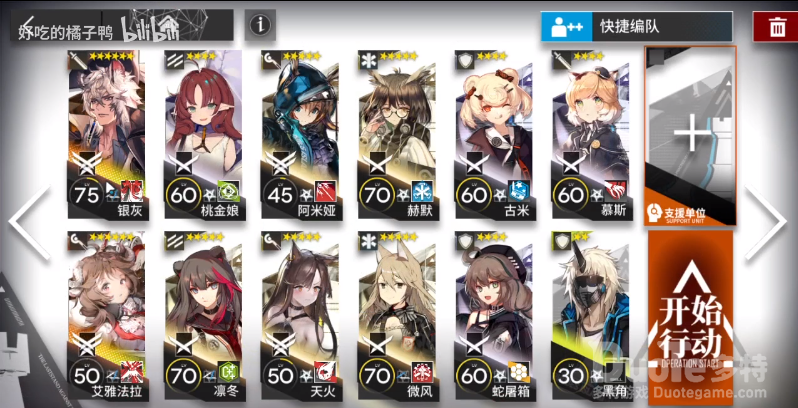Choose the 天火 operator card
This screenshot has width=798, height=408.
[299, 310]
